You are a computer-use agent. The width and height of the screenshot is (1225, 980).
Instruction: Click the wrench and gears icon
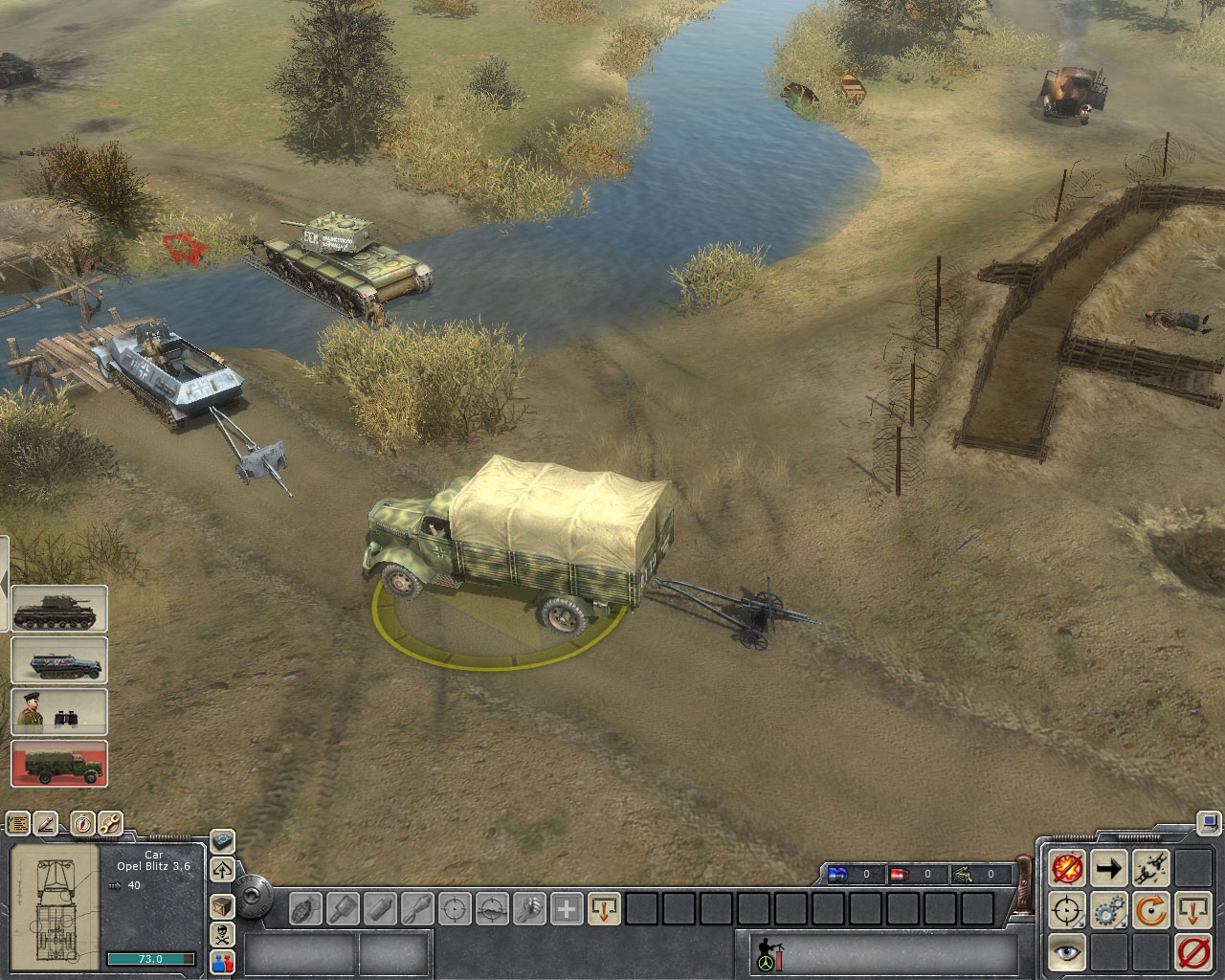pos(110,823)
